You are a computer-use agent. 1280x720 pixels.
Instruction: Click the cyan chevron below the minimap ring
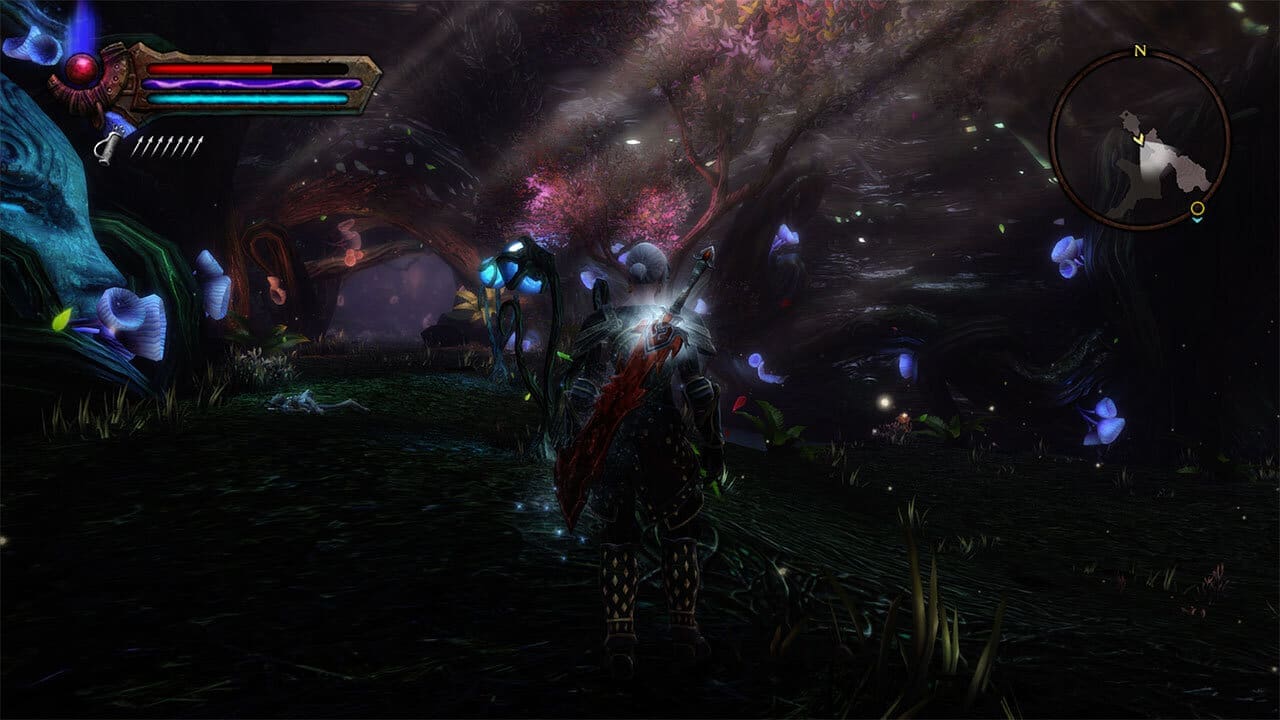pos(1197,220)
